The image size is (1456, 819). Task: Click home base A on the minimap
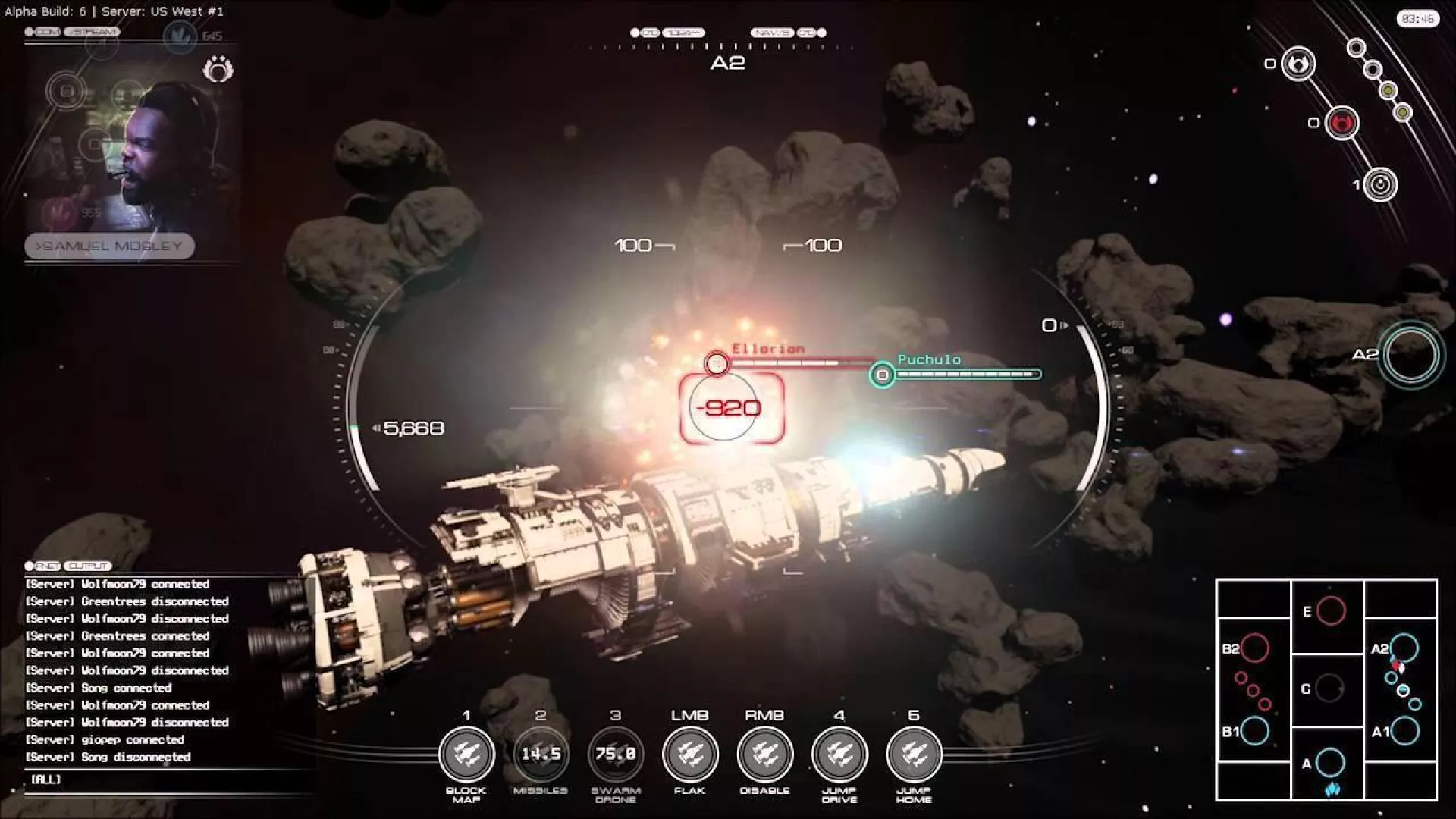tap(1330, 763)
